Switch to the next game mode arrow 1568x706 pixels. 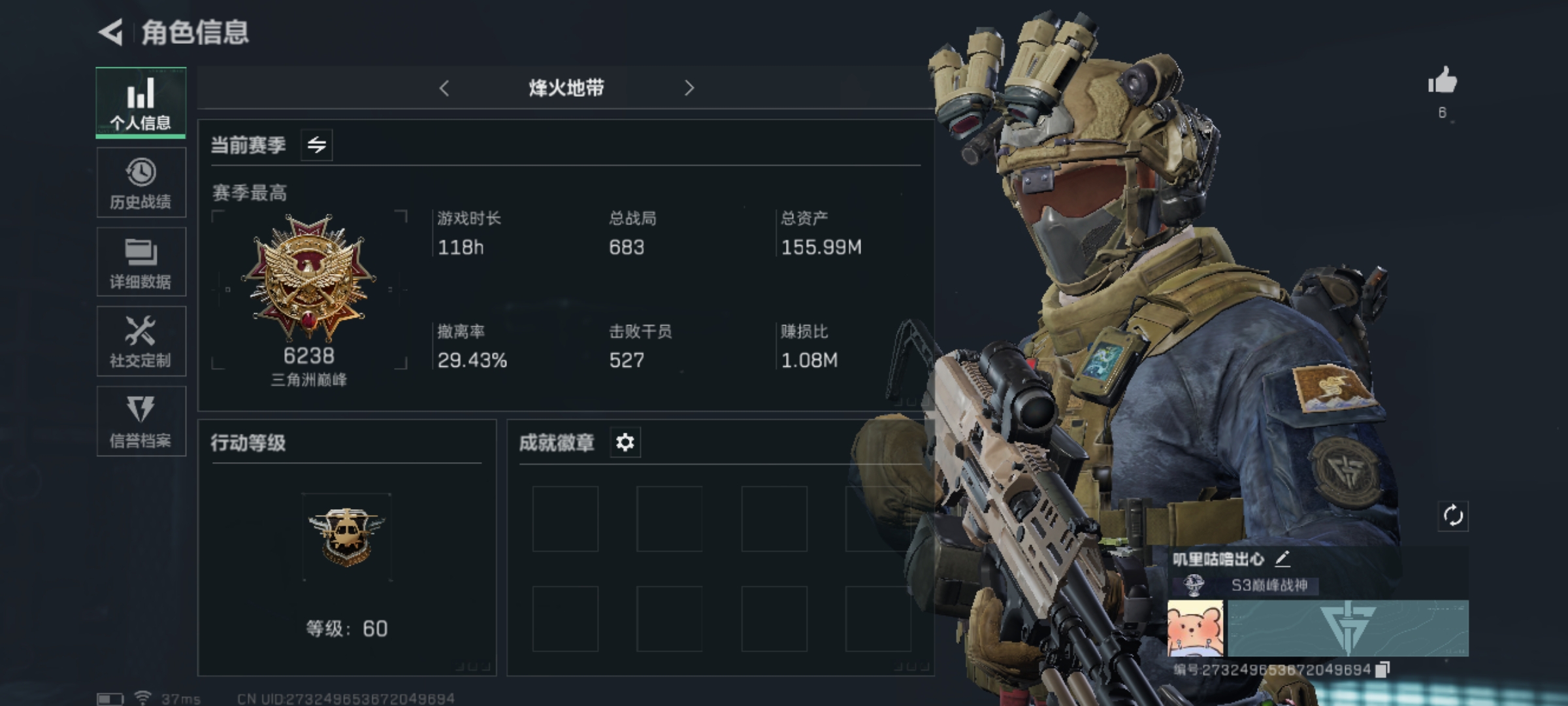point(689,88)
